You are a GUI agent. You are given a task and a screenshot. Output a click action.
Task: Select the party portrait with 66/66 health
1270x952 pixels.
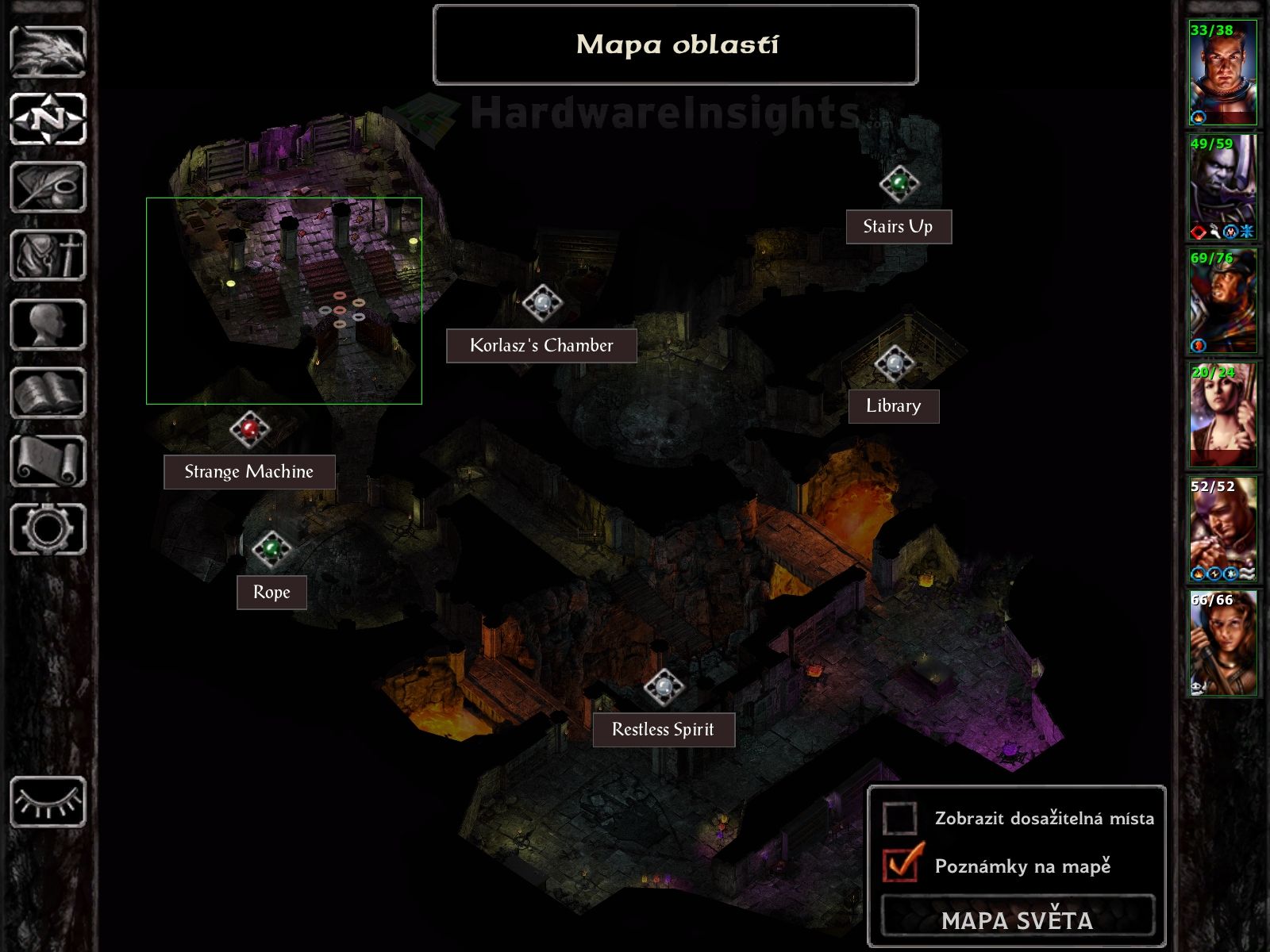pos(1222,643)
